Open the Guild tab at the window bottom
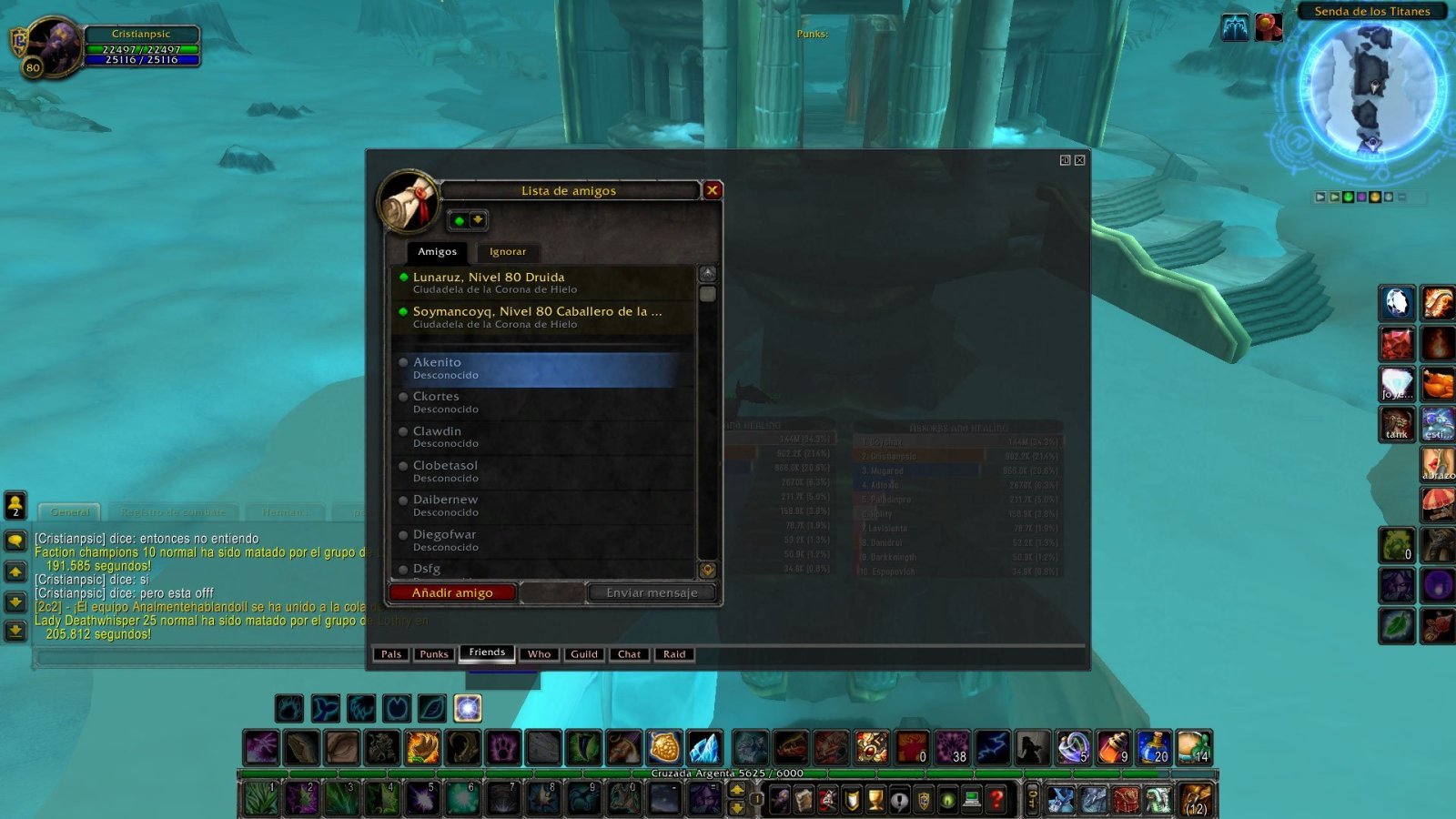This screenshot has width=1456, height=819. point(584,654)
